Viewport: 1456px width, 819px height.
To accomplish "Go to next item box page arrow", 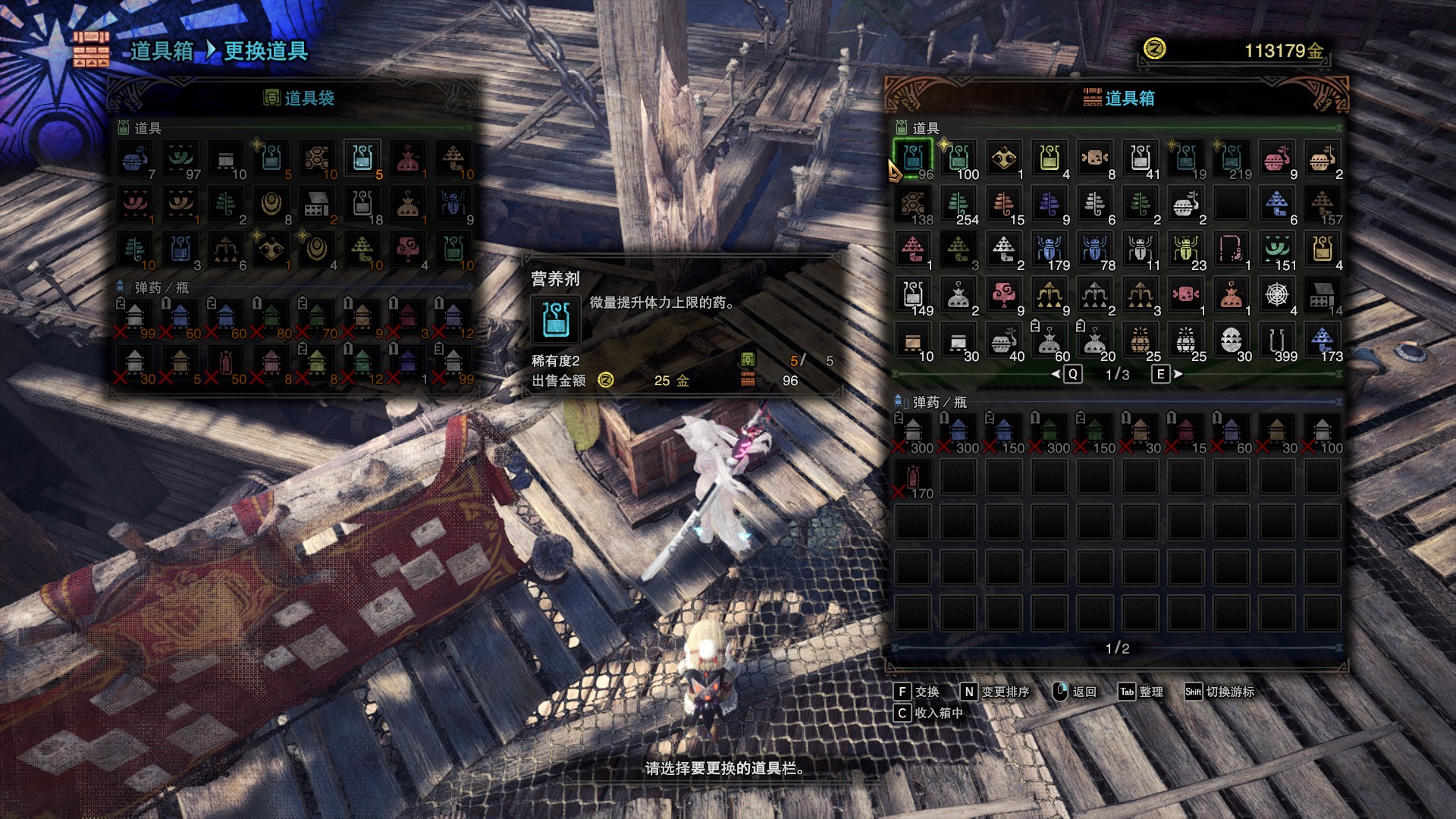I will (1178, 374).
